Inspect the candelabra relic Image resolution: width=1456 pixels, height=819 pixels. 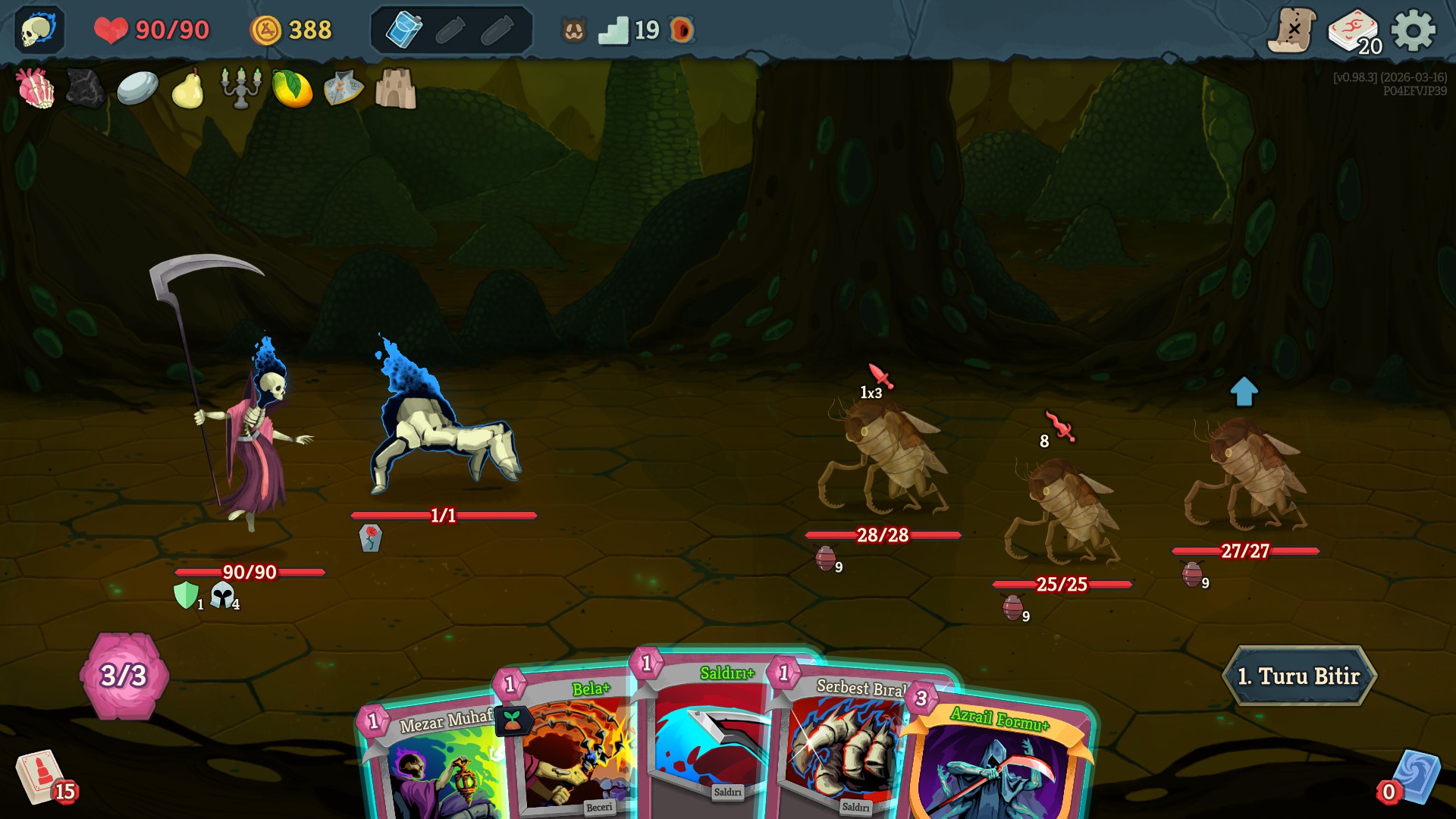click(240, 88)
